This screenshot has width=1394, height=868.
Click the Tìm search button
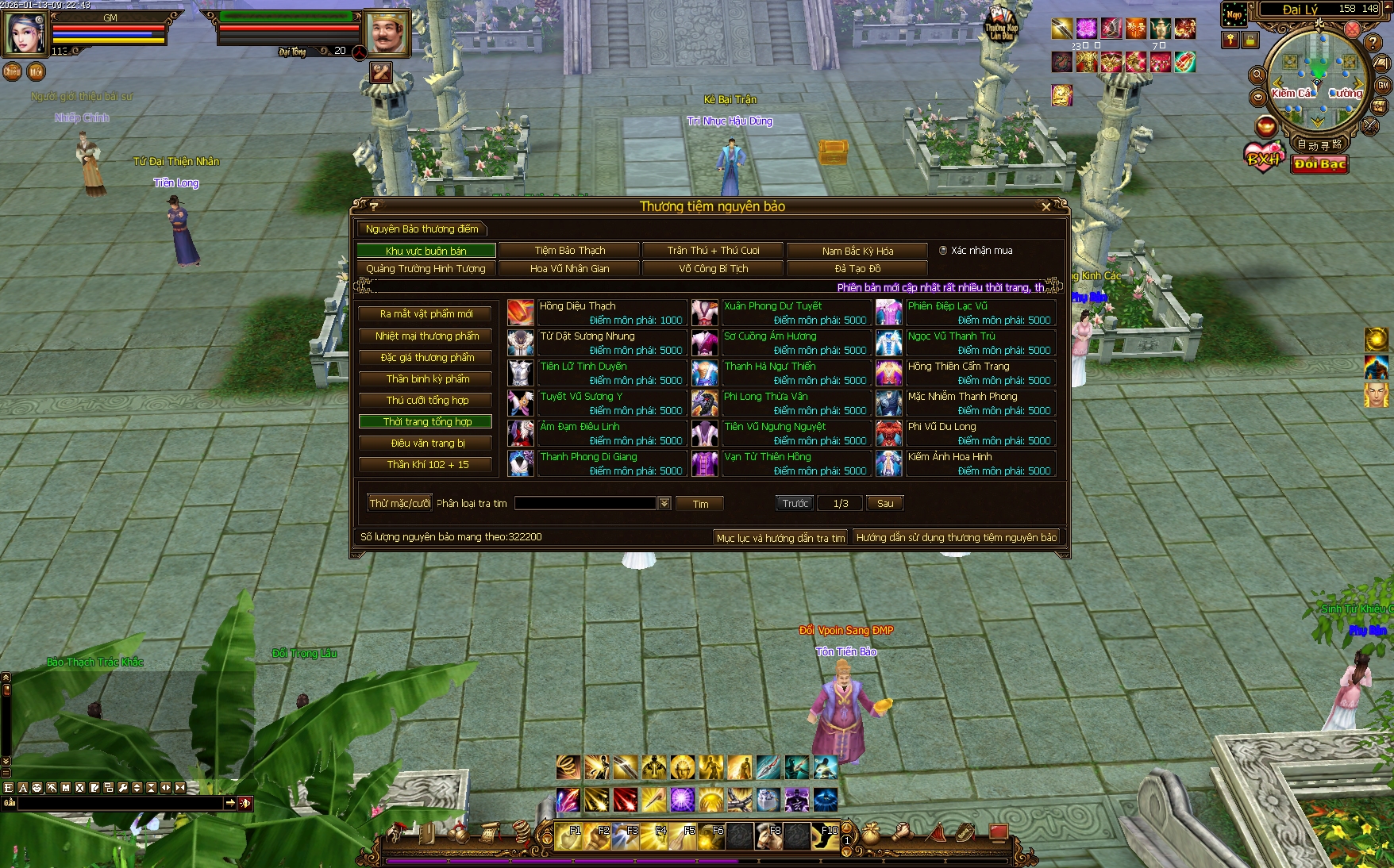coord(699,504)
